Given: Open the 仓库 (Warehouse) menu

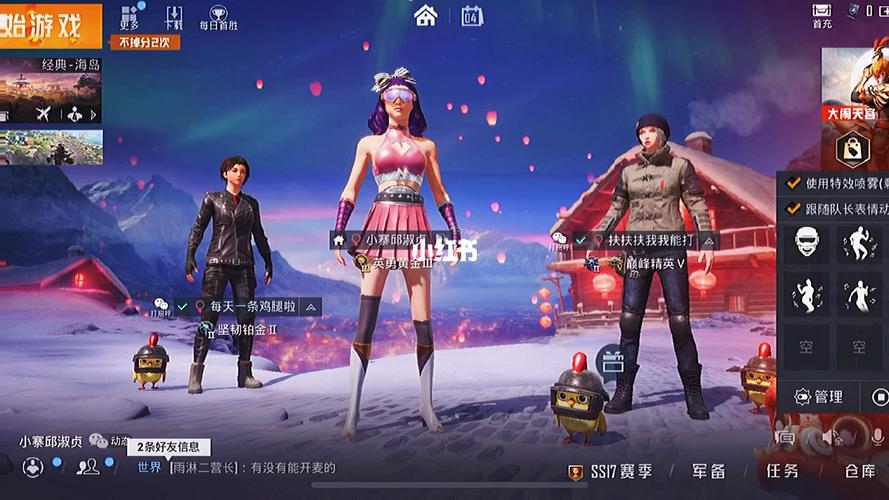Looking at the screenshot, I should click(859, 471).
